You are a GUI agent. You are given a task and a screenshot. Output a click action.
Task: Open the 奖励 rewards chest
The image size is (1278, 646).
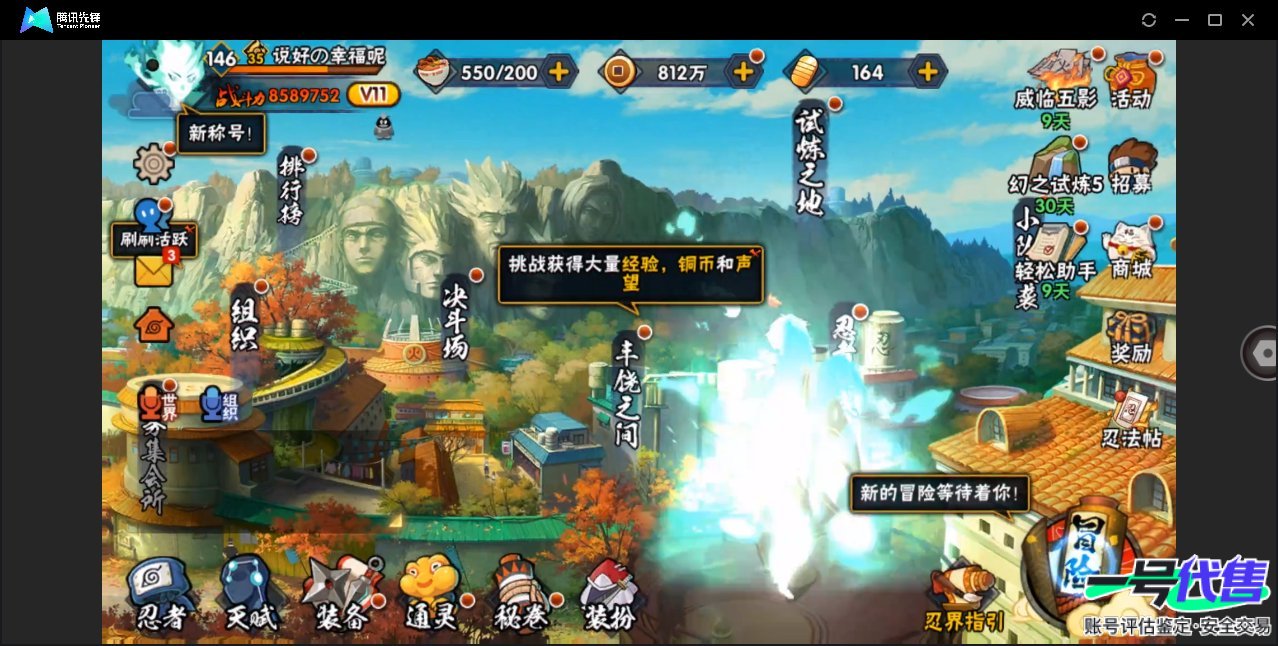click(x=1131, y=336)
